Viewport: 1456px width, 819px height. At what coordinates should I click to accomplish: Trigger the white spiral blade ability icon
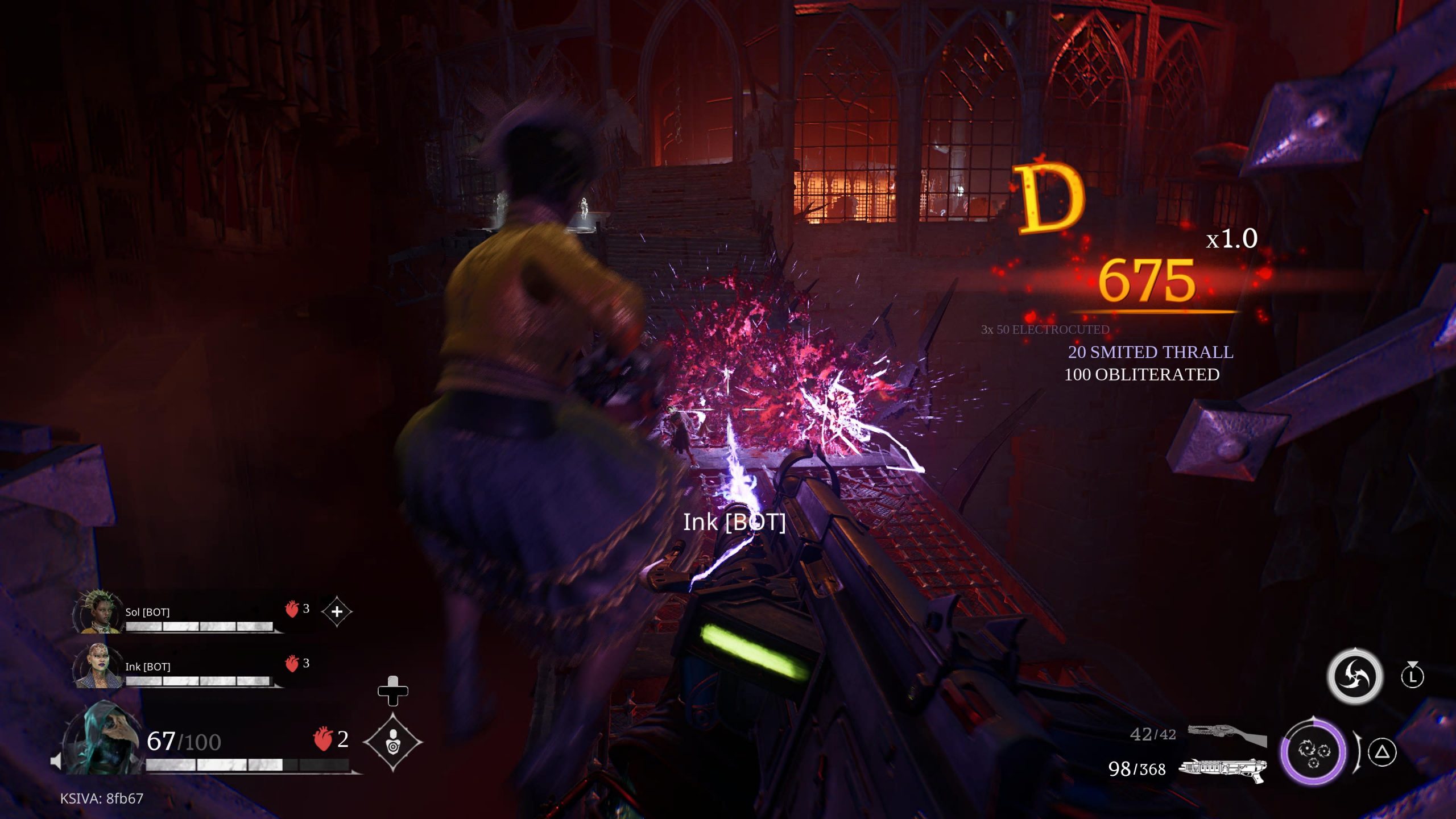[1355, 677]
